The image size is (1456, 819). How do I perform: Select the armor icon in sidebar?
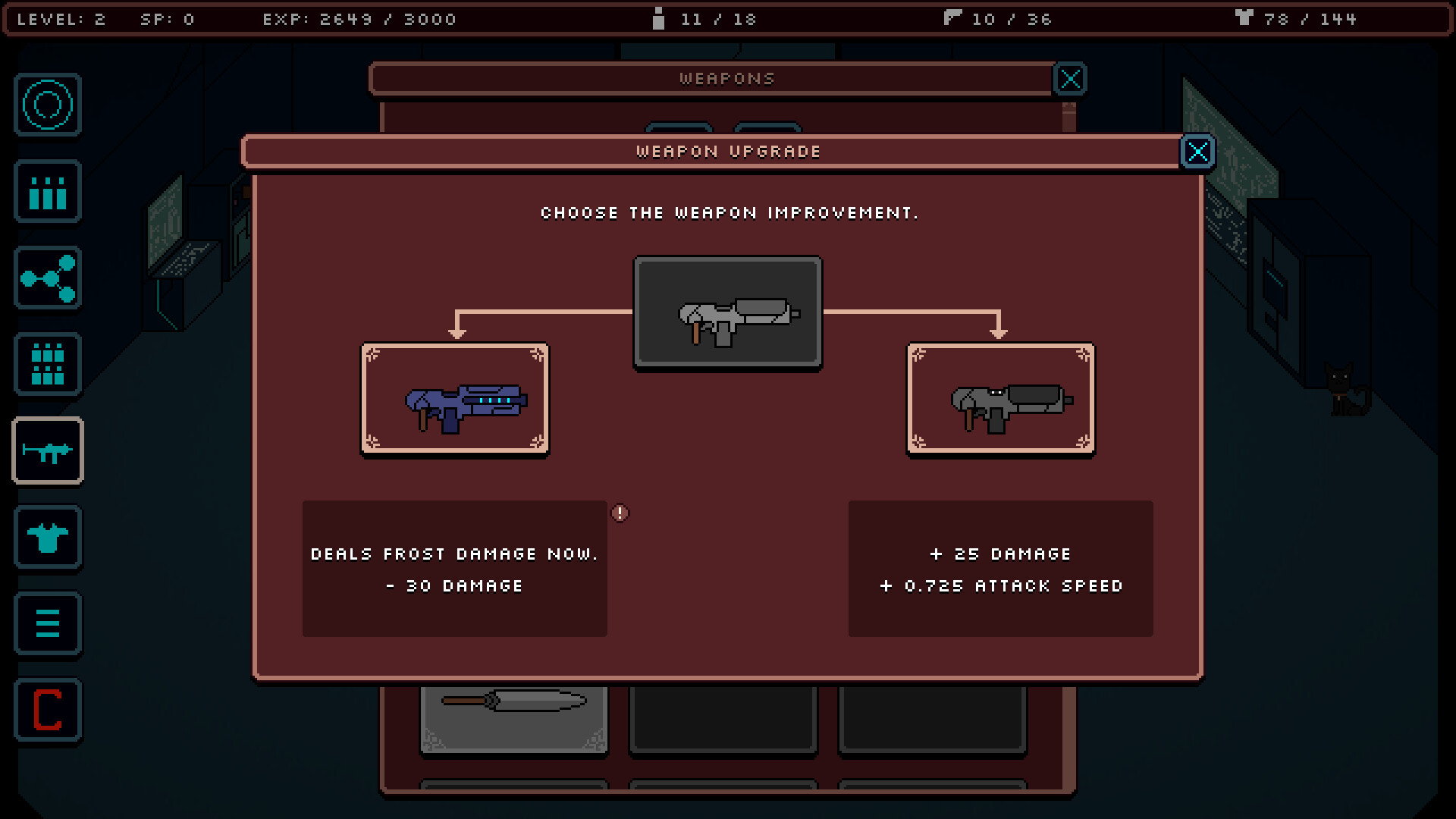point(47,538)
